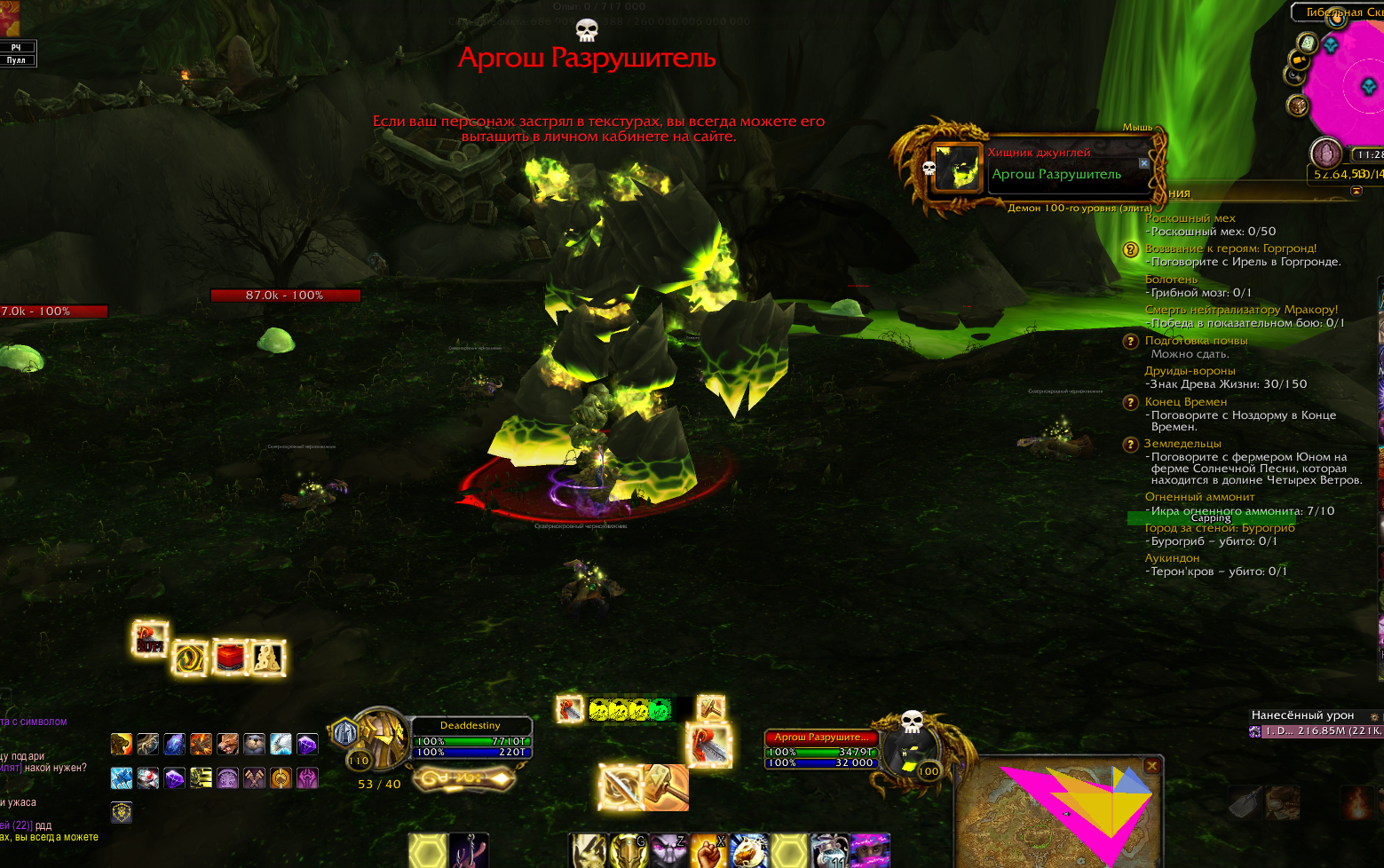Viewport: 1384px width, 868px height.
Task: Select the Земледельцы quest in the tracker
Action: point(1182,444)
